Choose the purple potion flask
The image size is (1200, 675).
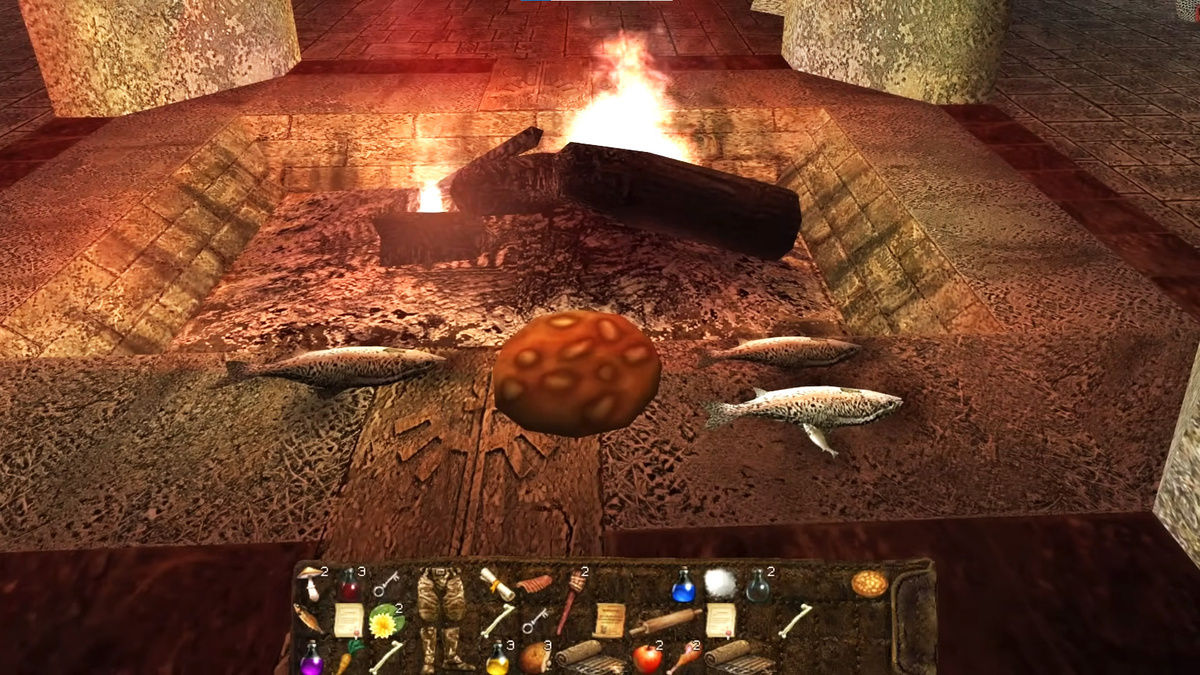point(311,658)
